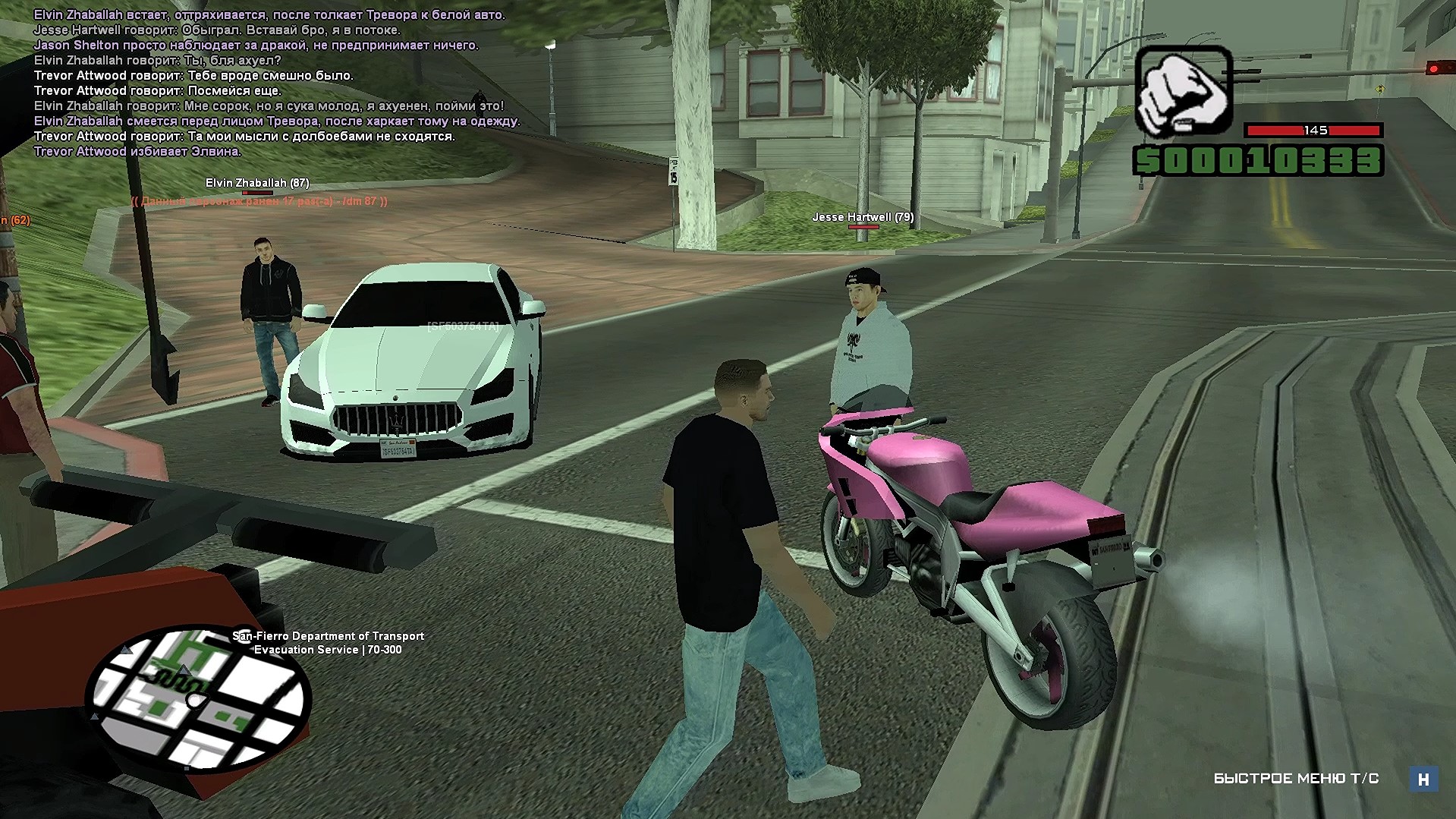Click the fist weapon icon

pos(1182,90)
